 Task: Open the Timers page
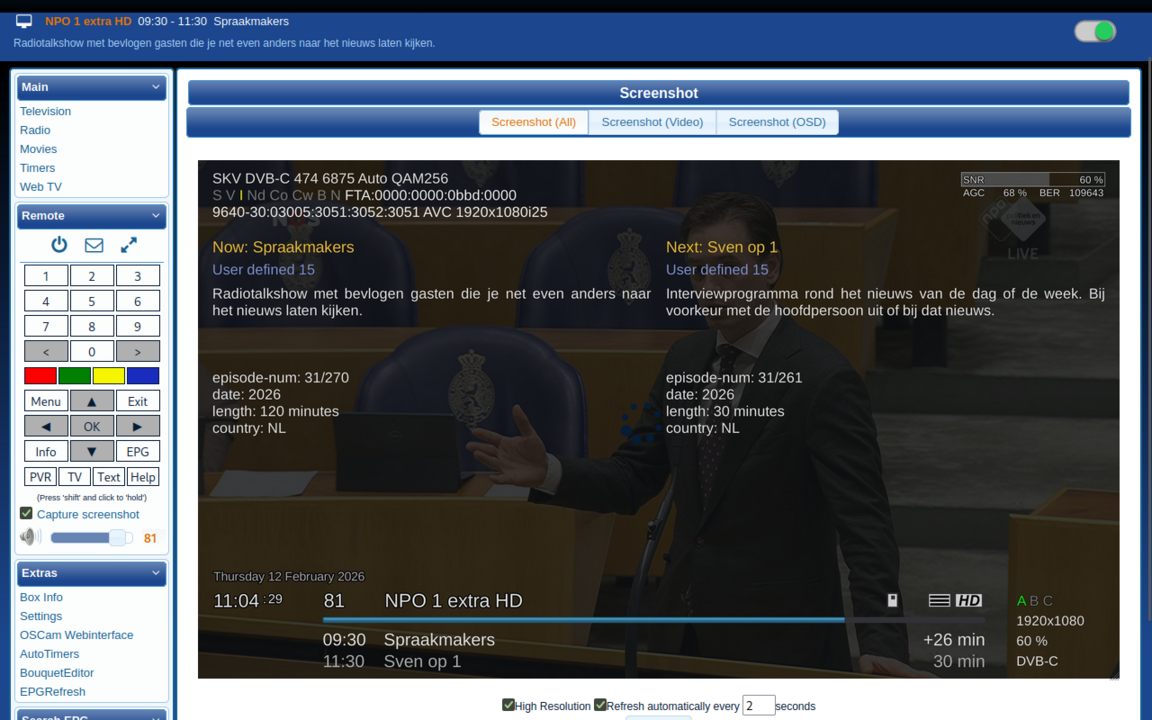click(37, 168)
